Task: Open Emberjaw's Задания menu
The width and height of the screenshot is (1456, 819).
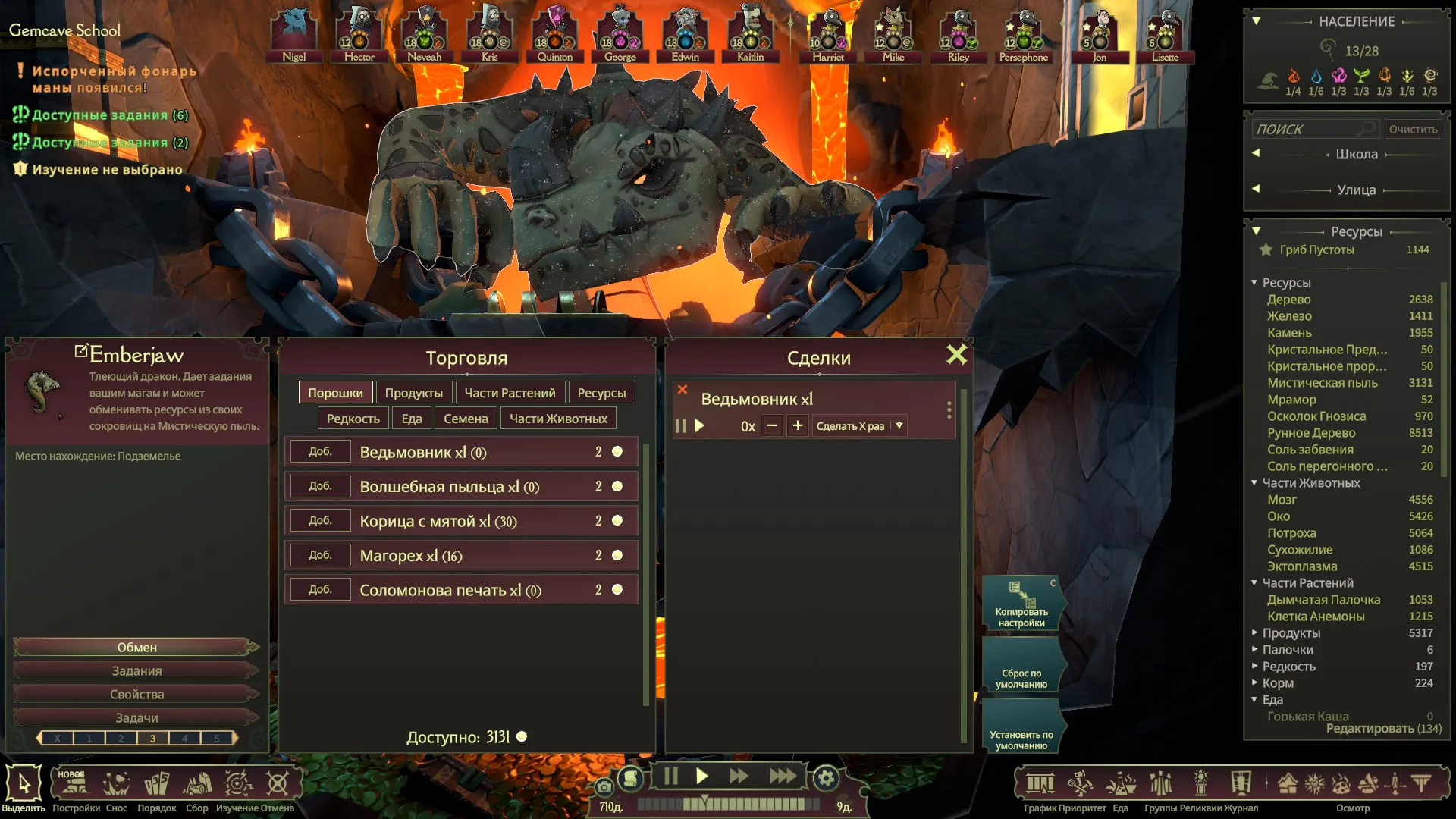Action: [x=136, y=671]
